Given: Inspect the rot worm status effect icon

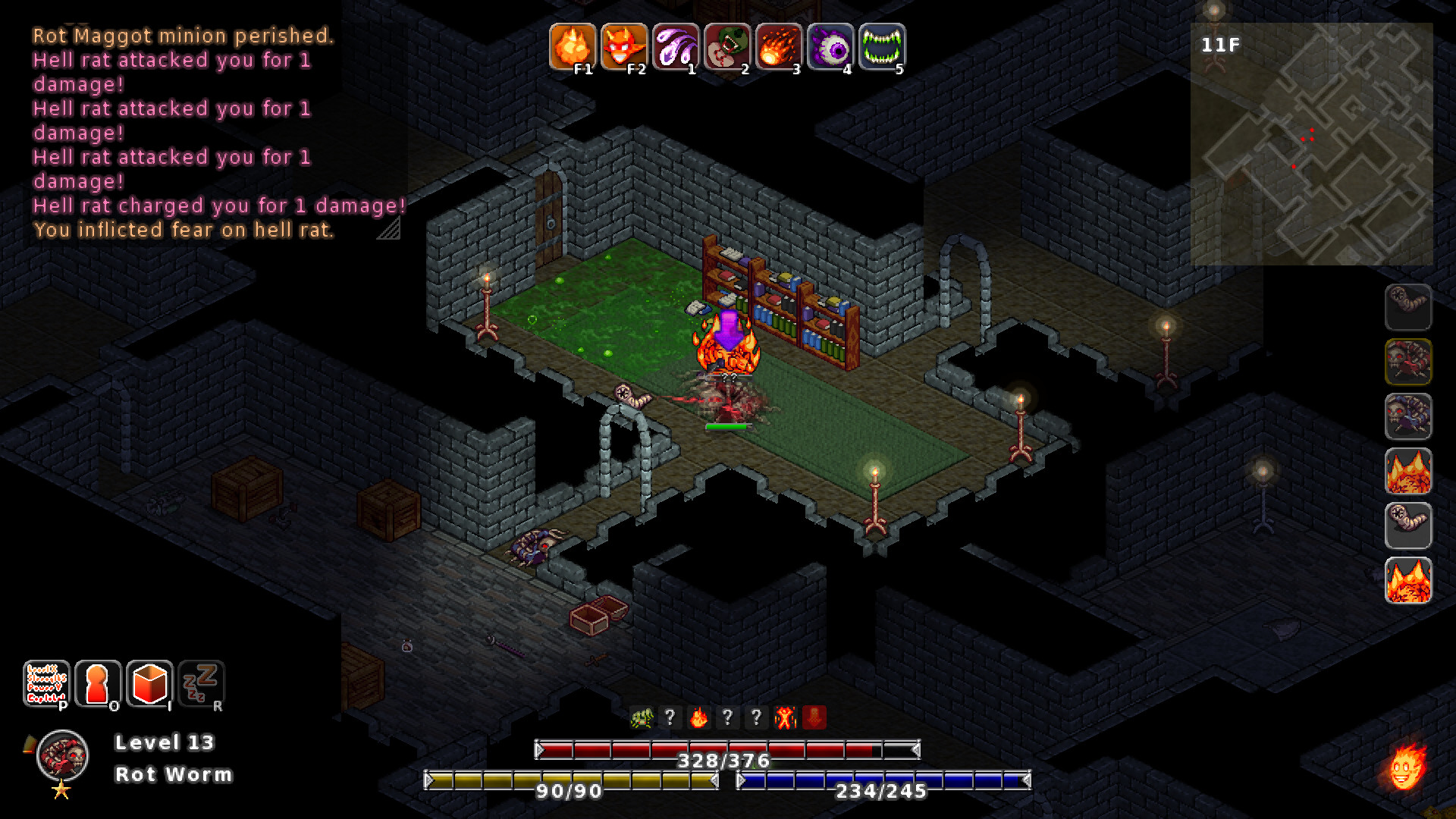Looking at the screenshot, I should click(x=641, y=717).
